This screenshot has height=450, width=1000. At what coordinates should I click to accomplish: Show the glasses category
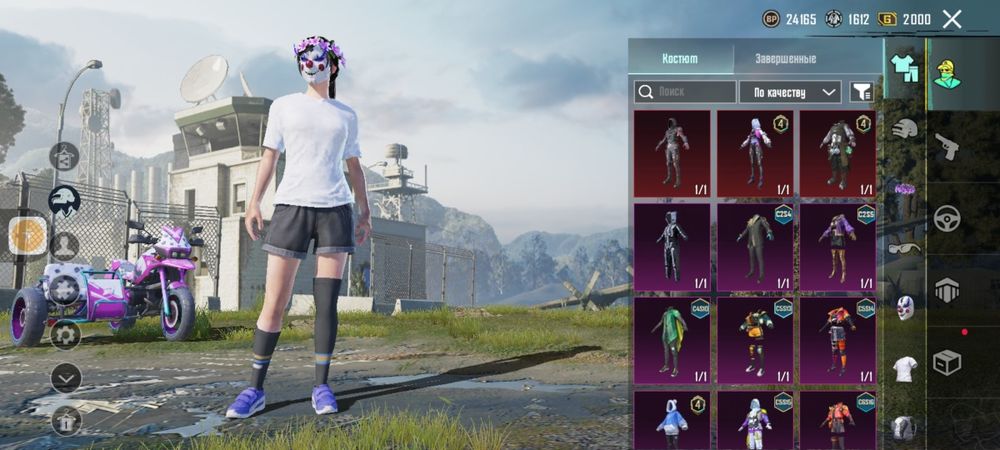905,249
